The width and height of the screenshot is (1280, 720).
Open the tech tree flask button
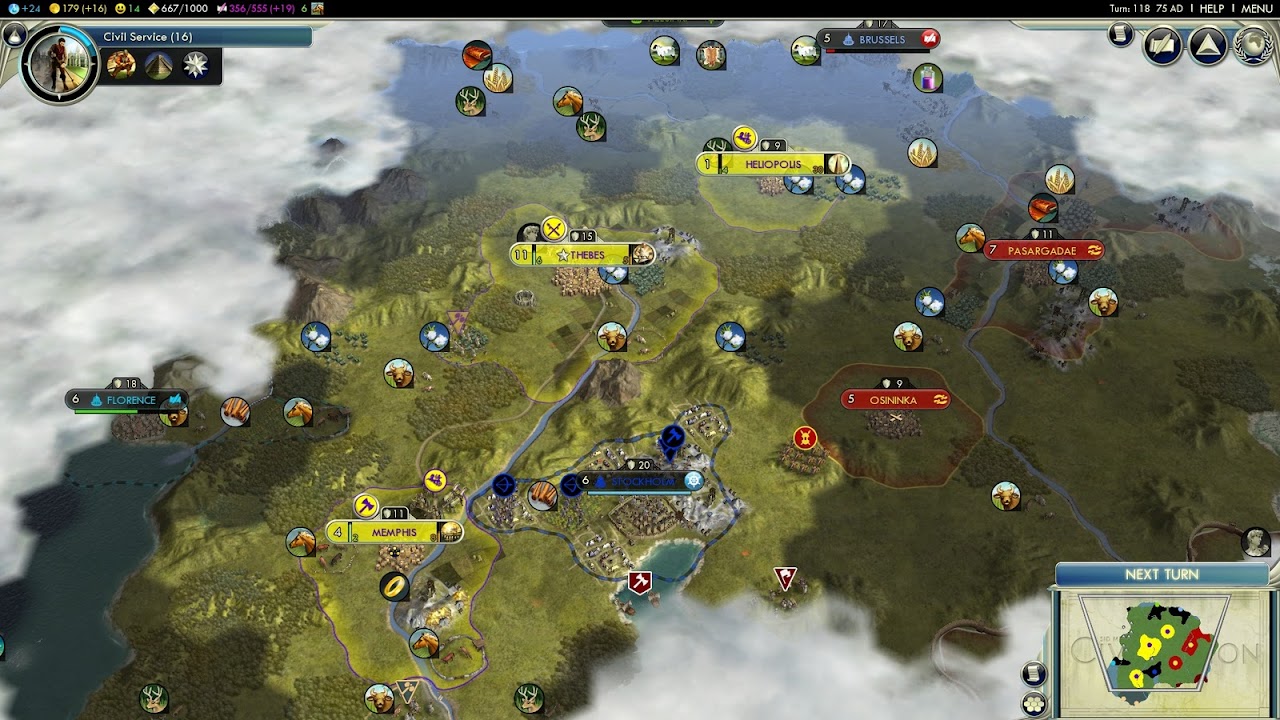[x=15, y=35]
